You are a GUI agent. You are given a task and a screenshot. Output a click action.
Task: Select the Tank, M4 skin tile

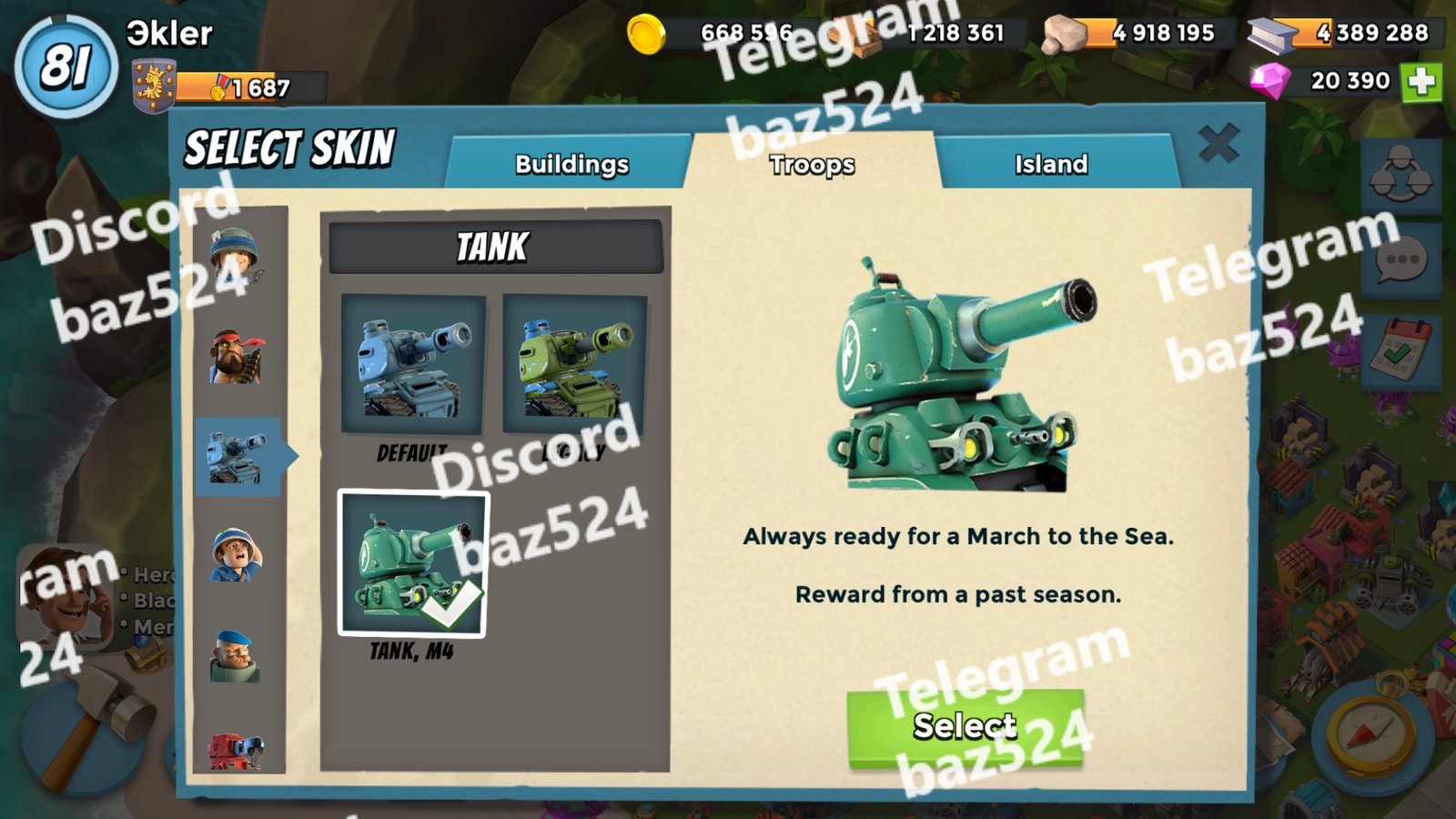(413, 564)
